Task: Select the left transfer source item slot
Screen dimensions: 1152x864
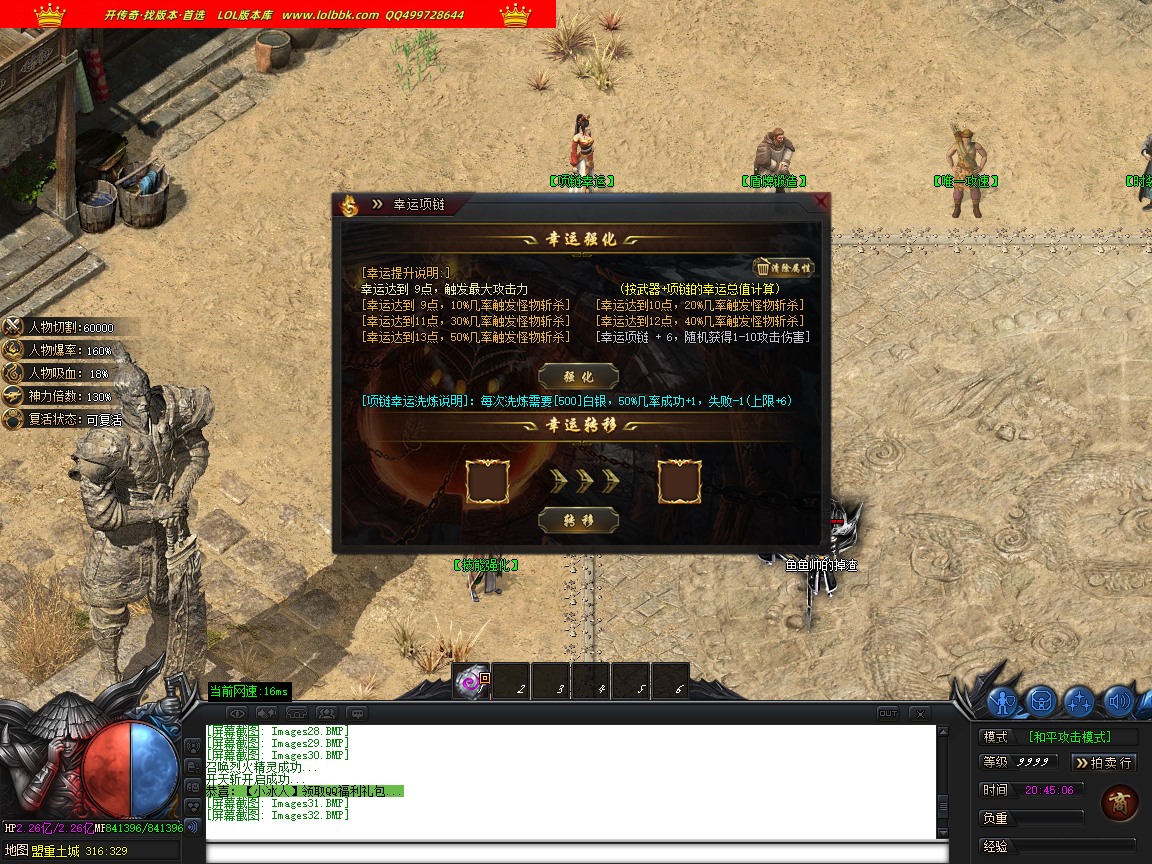Action: pyautogui.click(x=488, y=481)
